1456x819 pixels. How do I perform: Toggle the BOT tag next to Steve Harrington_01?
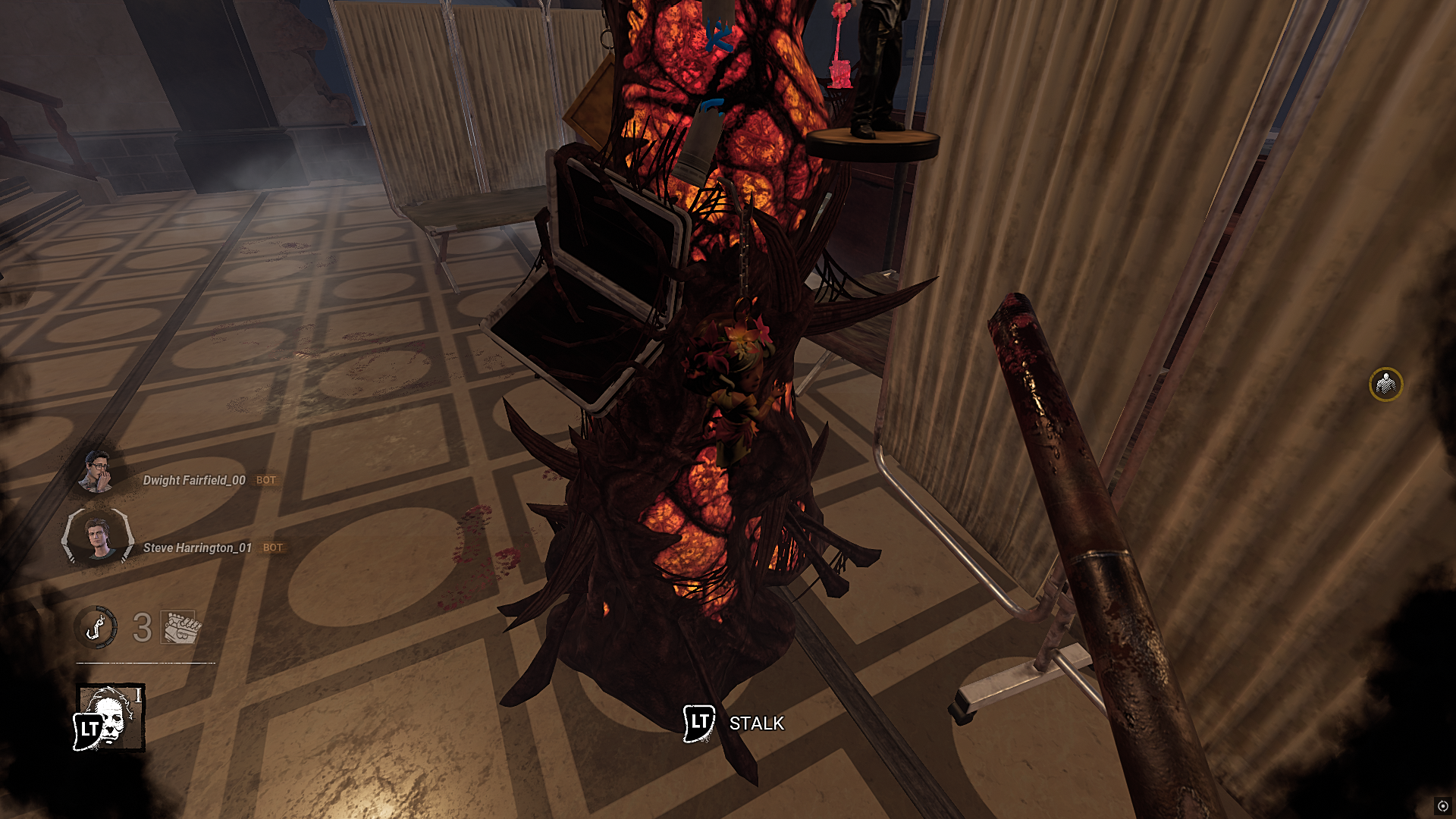pyautogui.click(x=272, y=547)
